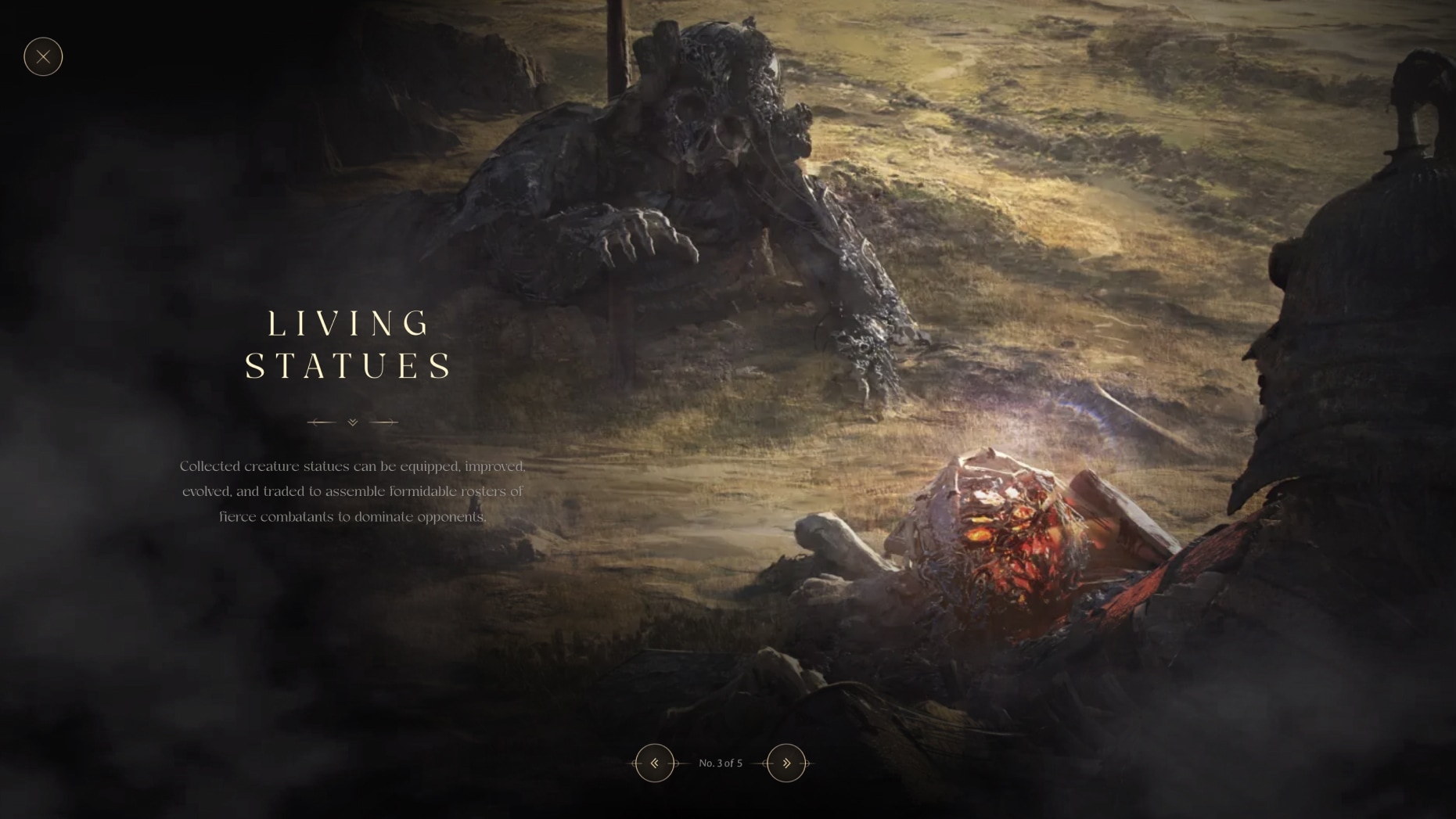Click the X icon in the top-left corner

point(43,56)
